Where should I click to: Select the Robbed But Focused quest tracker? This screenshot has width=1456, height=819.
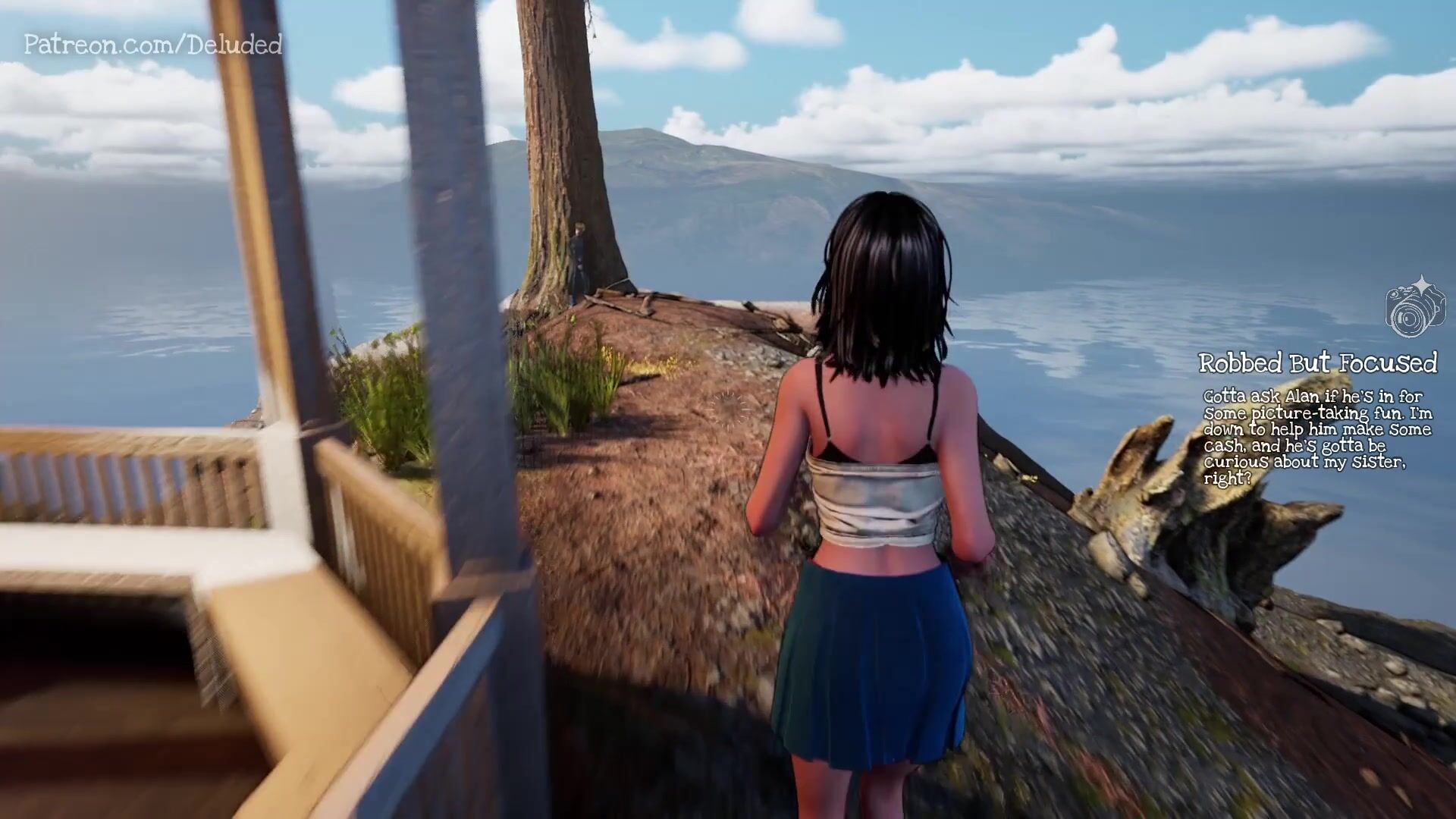coord(1317,363)
